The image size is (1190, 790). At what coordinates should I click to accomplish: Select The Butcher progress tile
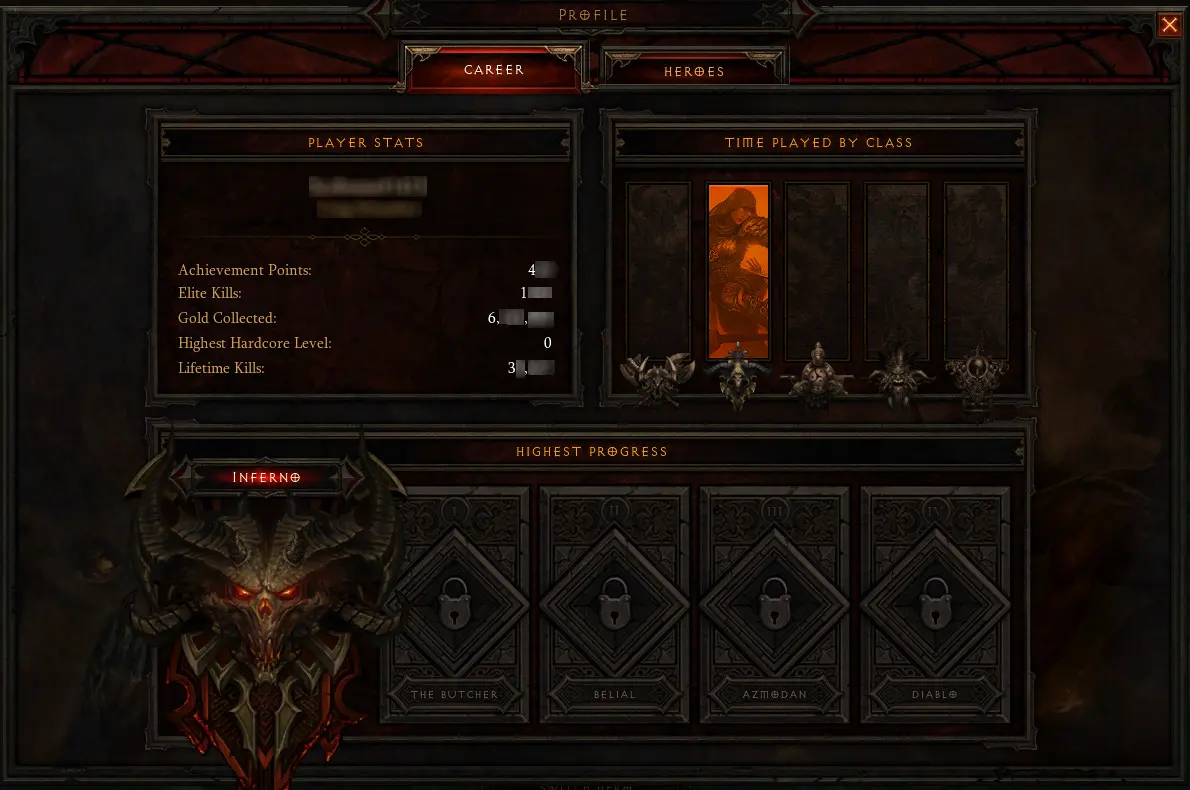(455, 603)
